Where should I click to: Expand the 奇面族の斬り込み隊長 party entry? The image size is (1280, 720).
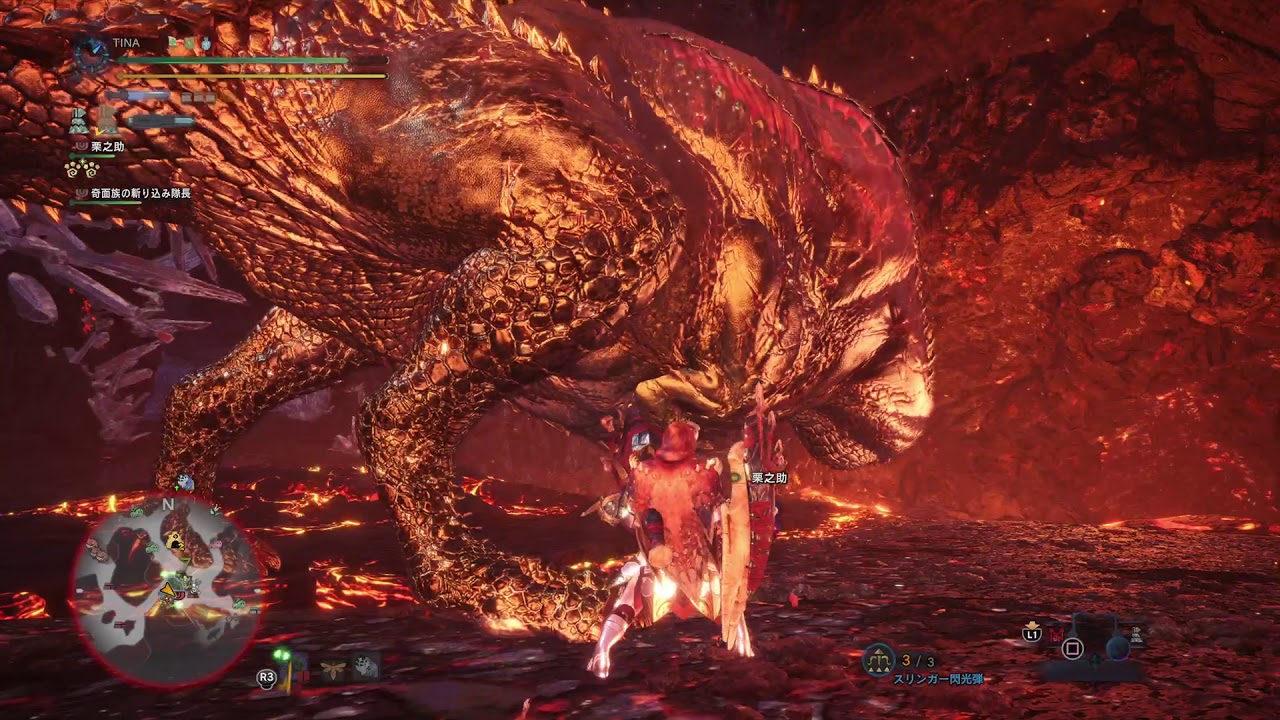click(x=139, y=194)
